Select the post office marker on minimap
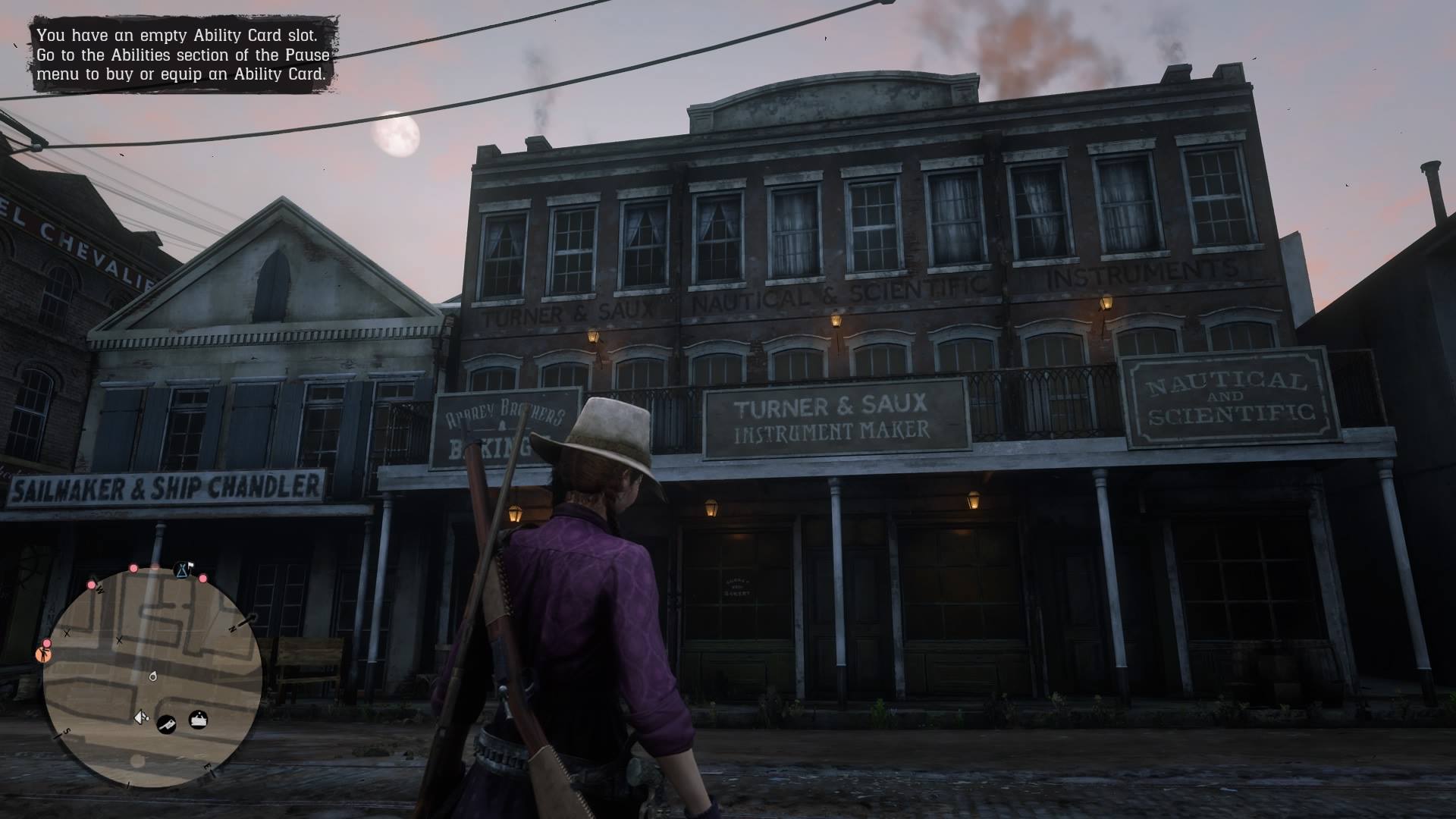Image resolution: width=1456 pixels, height=819 pixels. point(198,718)
